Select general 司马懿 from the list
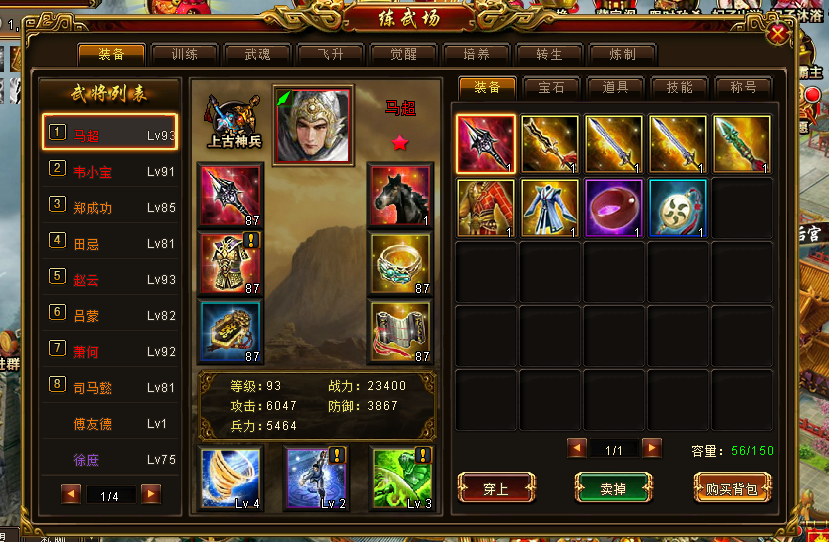The height and width of the screenshot is (542, 829). point(110,388)
